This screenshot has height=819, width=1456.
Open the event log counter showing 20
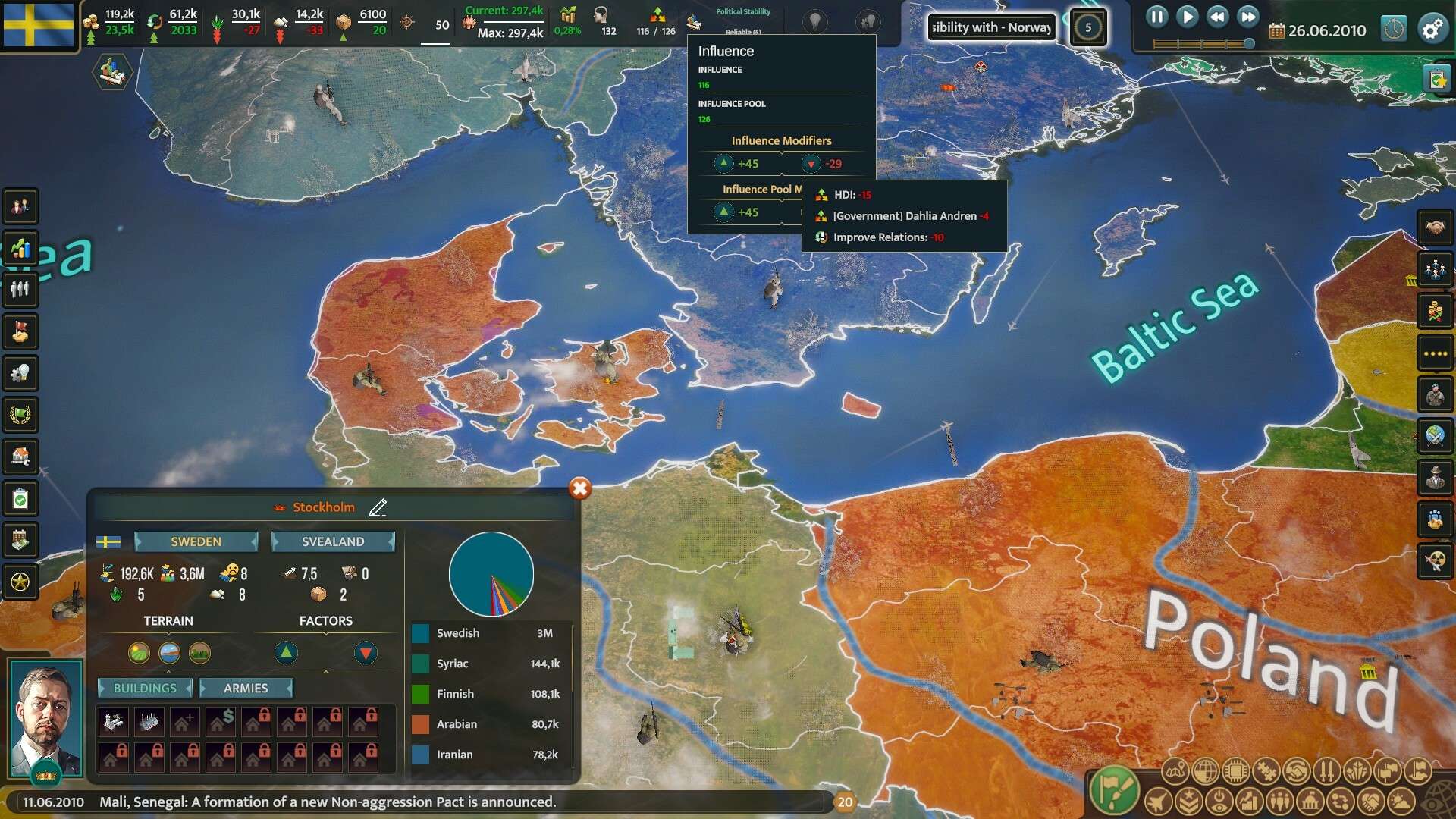845,802
